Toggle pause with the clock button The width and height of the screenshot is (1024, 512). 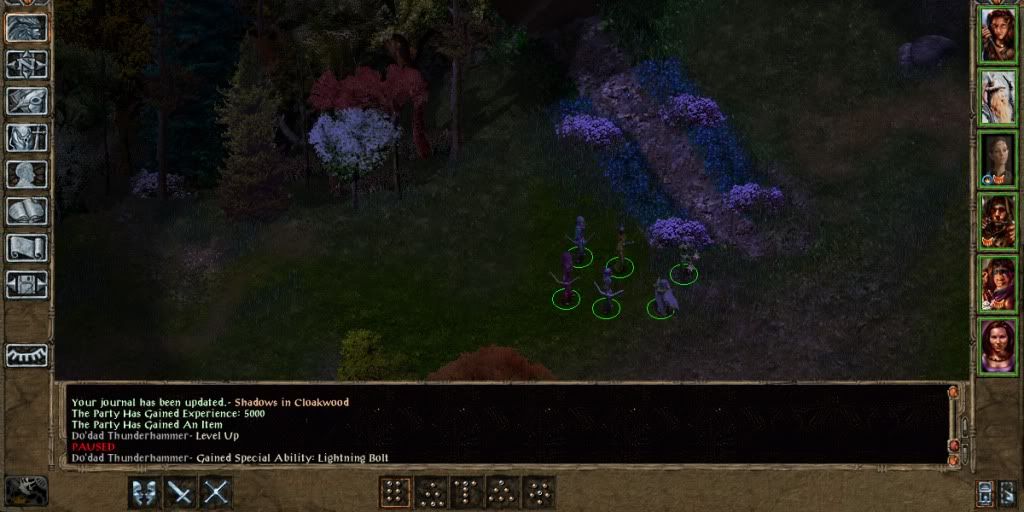pos(26,490)
